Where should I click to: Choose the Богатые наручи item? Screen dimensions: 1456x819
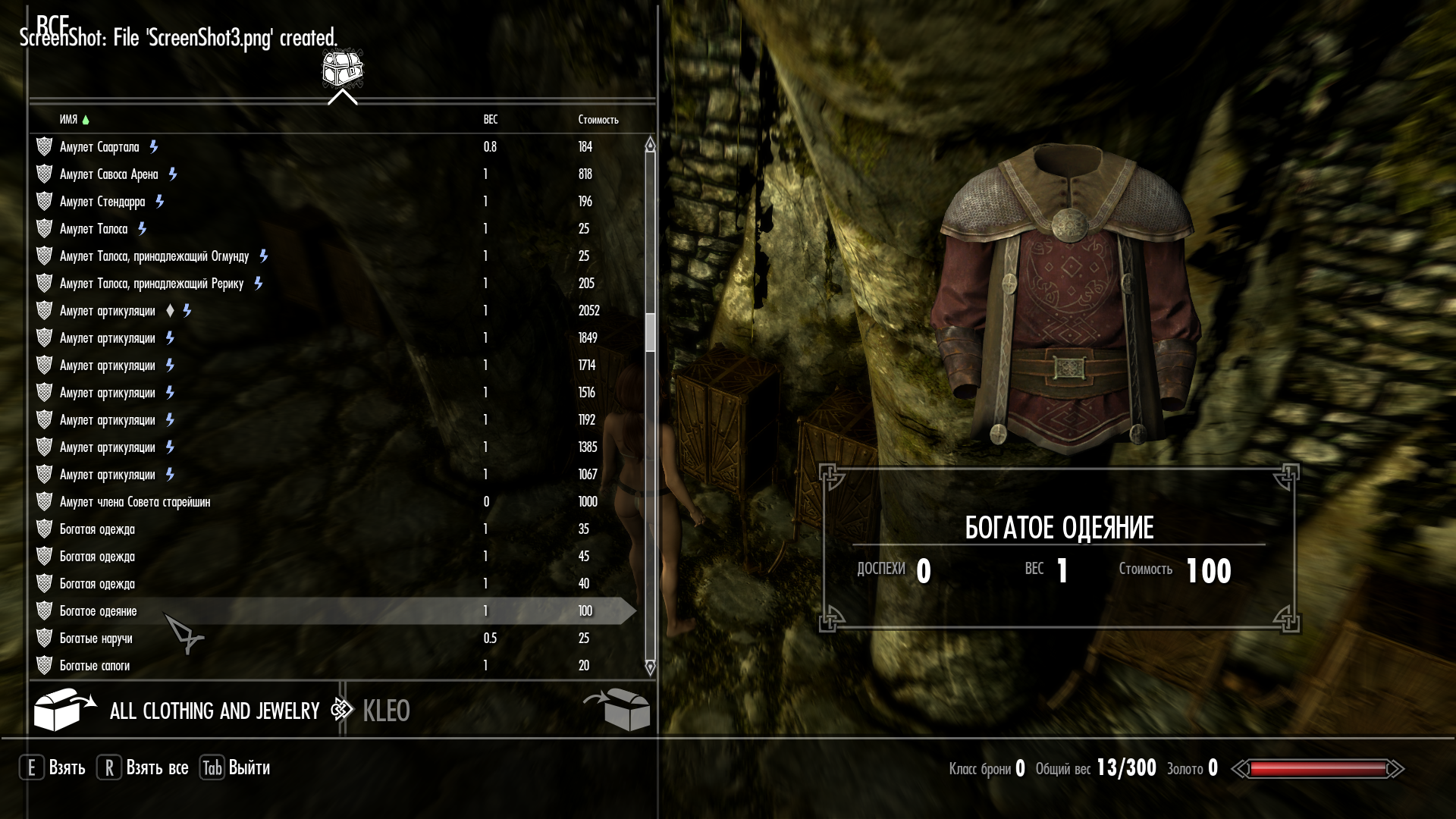click(96, 639)
